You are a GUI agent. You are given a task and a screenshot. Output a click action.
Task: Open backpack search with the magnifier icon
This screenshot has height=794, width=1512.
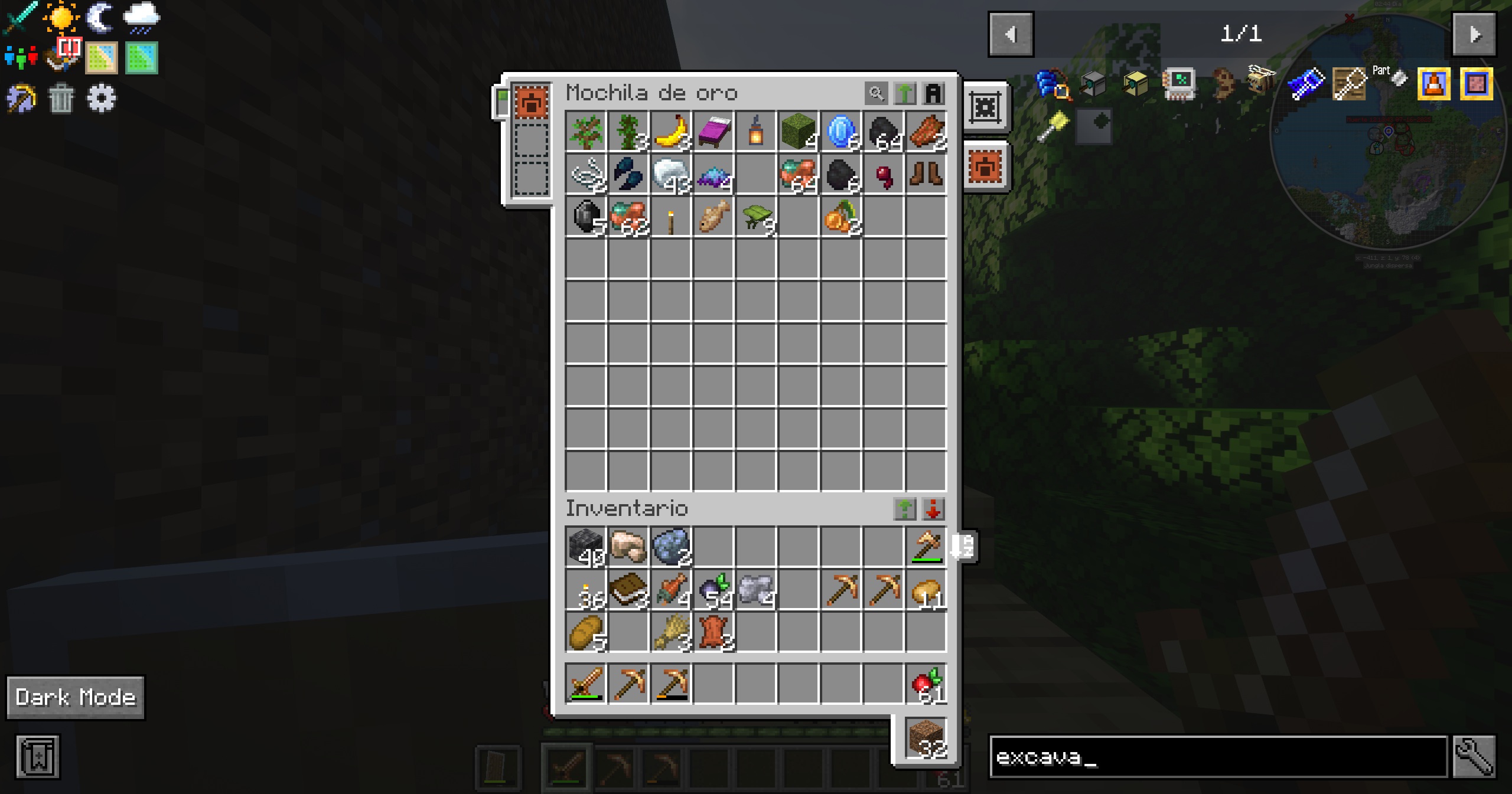(876, 93)
